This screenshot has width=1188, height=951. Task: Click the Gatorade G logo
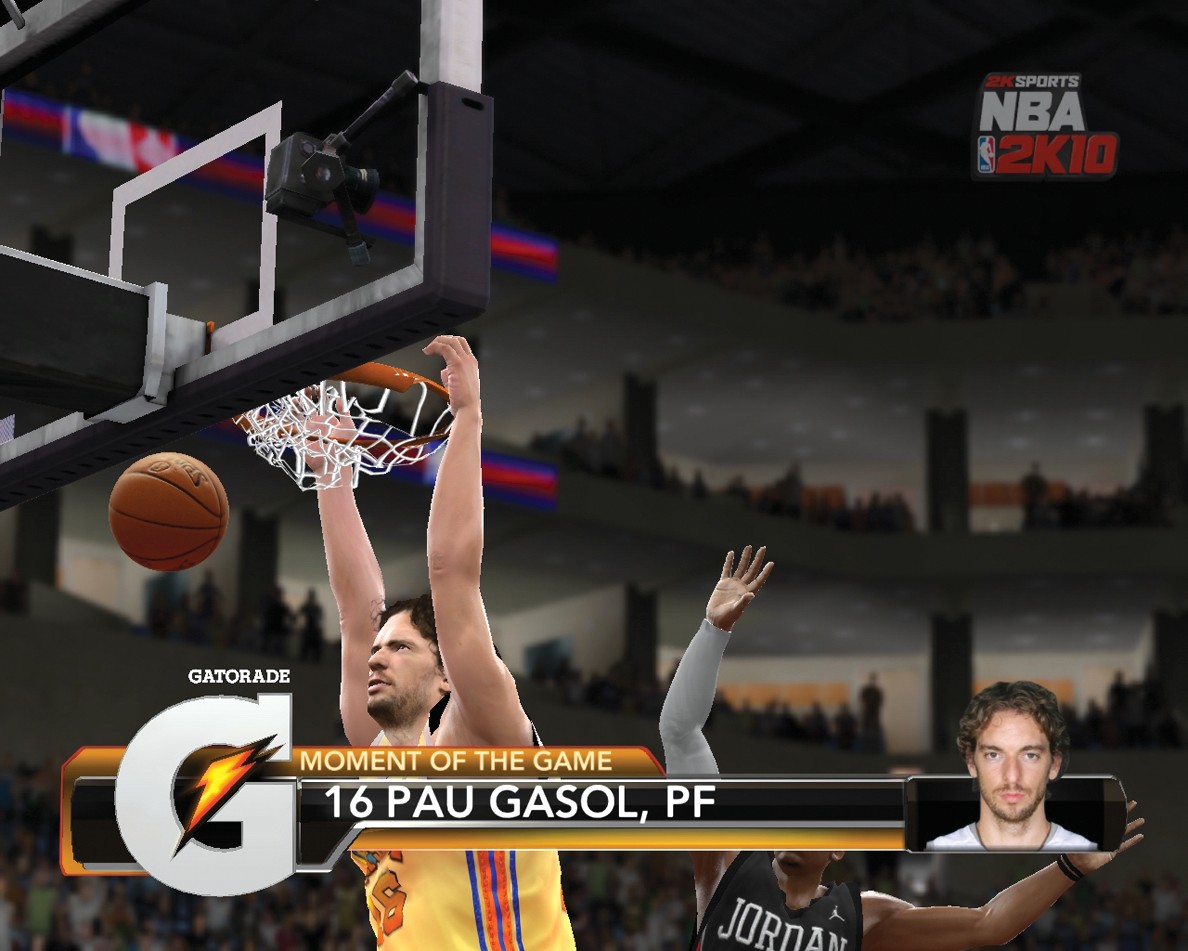(x=205, y=790)
